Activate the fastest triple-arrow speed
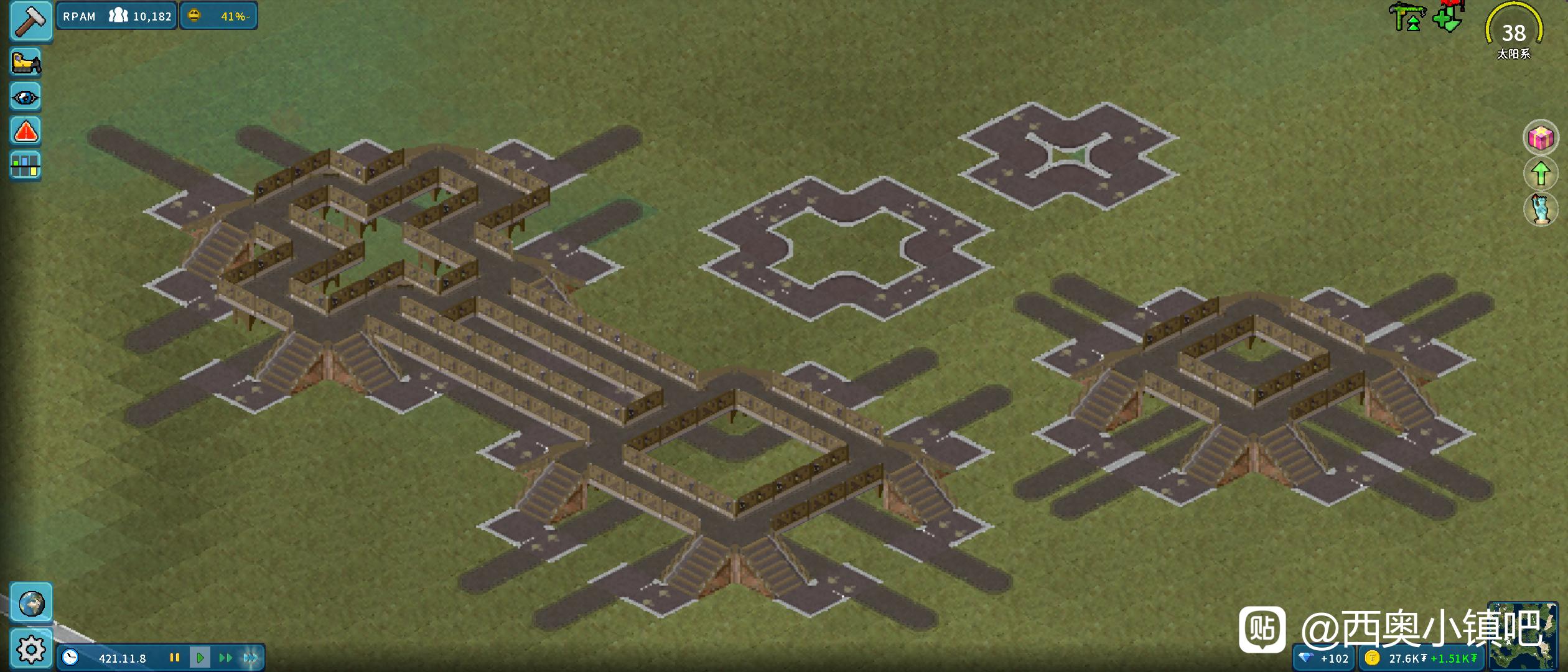This screenshot has height=672, width=1568. click(x=251, y=658)
